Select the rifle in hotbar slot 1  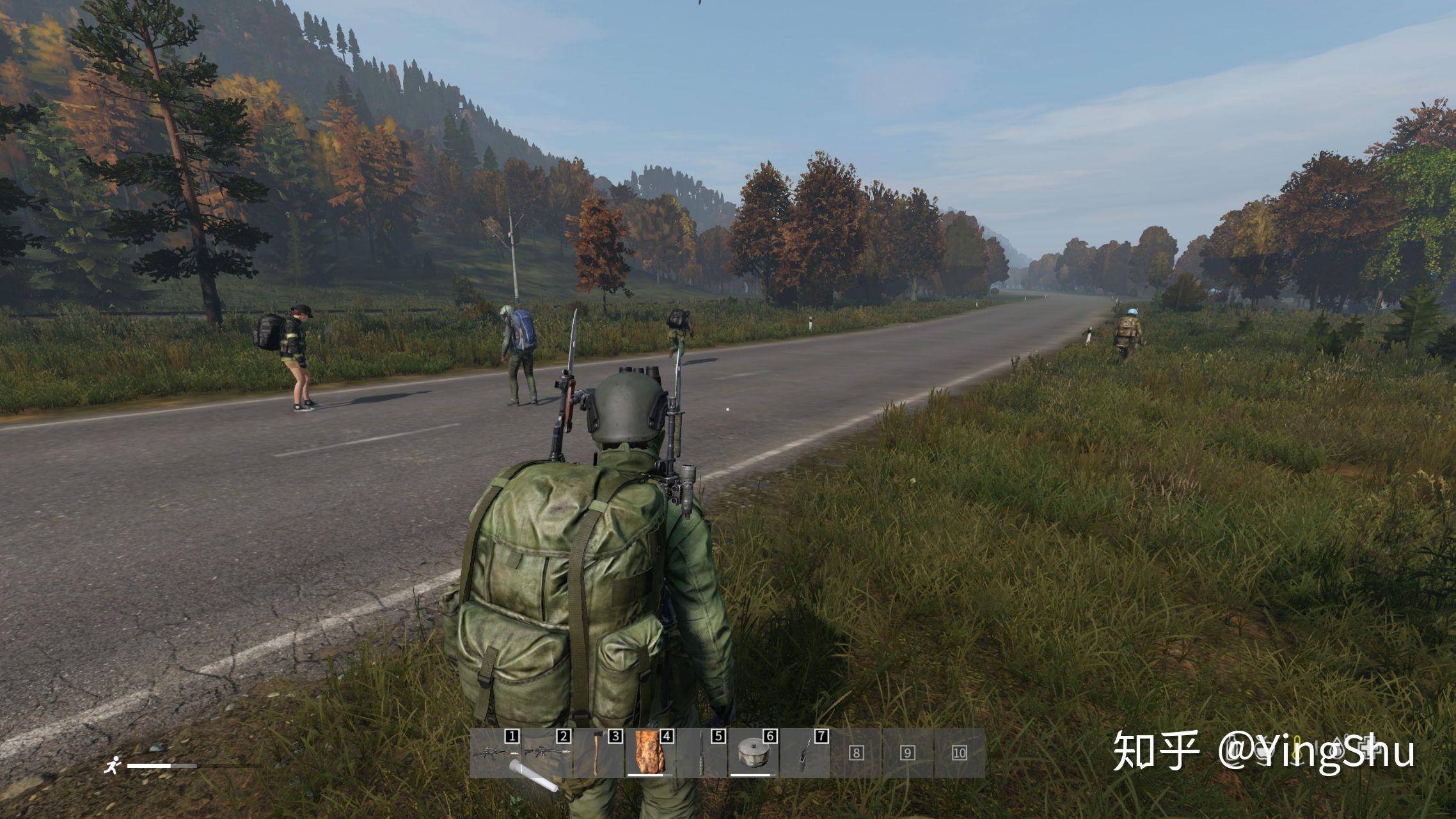coord(496,754)
